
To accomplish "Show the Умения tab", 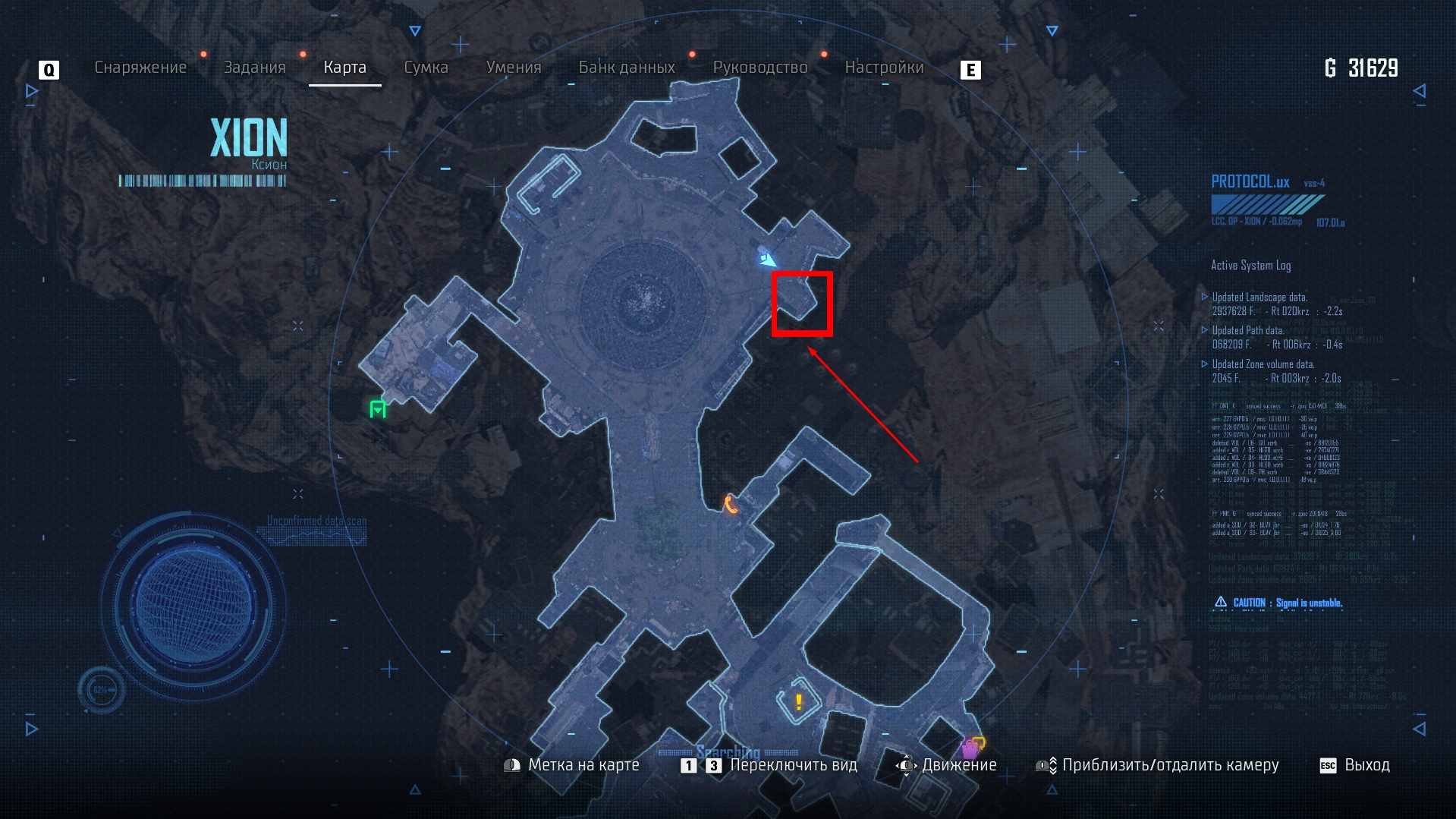I will click(514, 68).
